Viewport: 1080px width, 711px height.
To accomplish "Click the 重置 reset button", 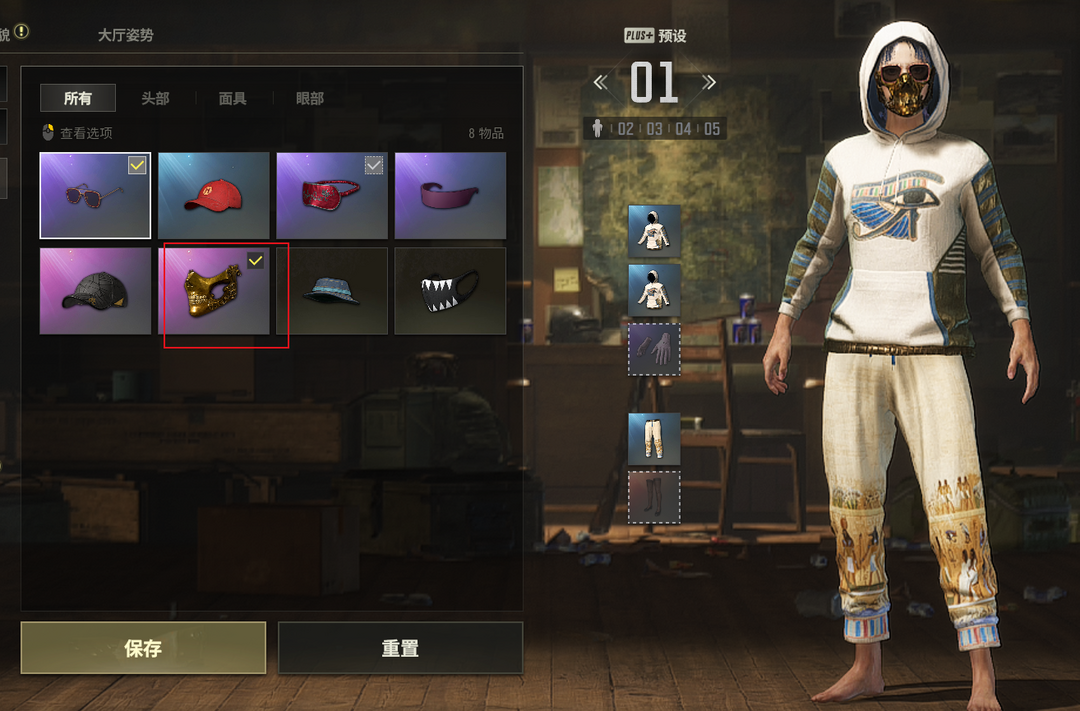I will coord(400,648).
